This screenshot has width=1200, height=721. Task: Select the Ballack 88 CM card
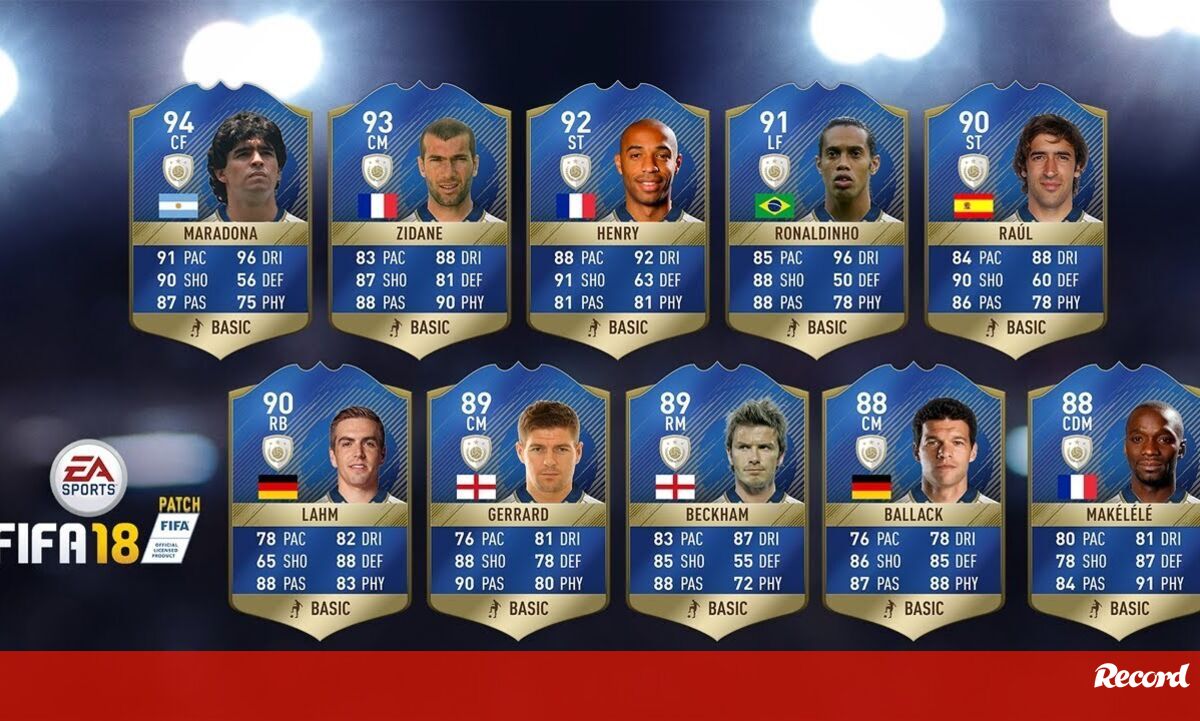click(x=913, y=500)
